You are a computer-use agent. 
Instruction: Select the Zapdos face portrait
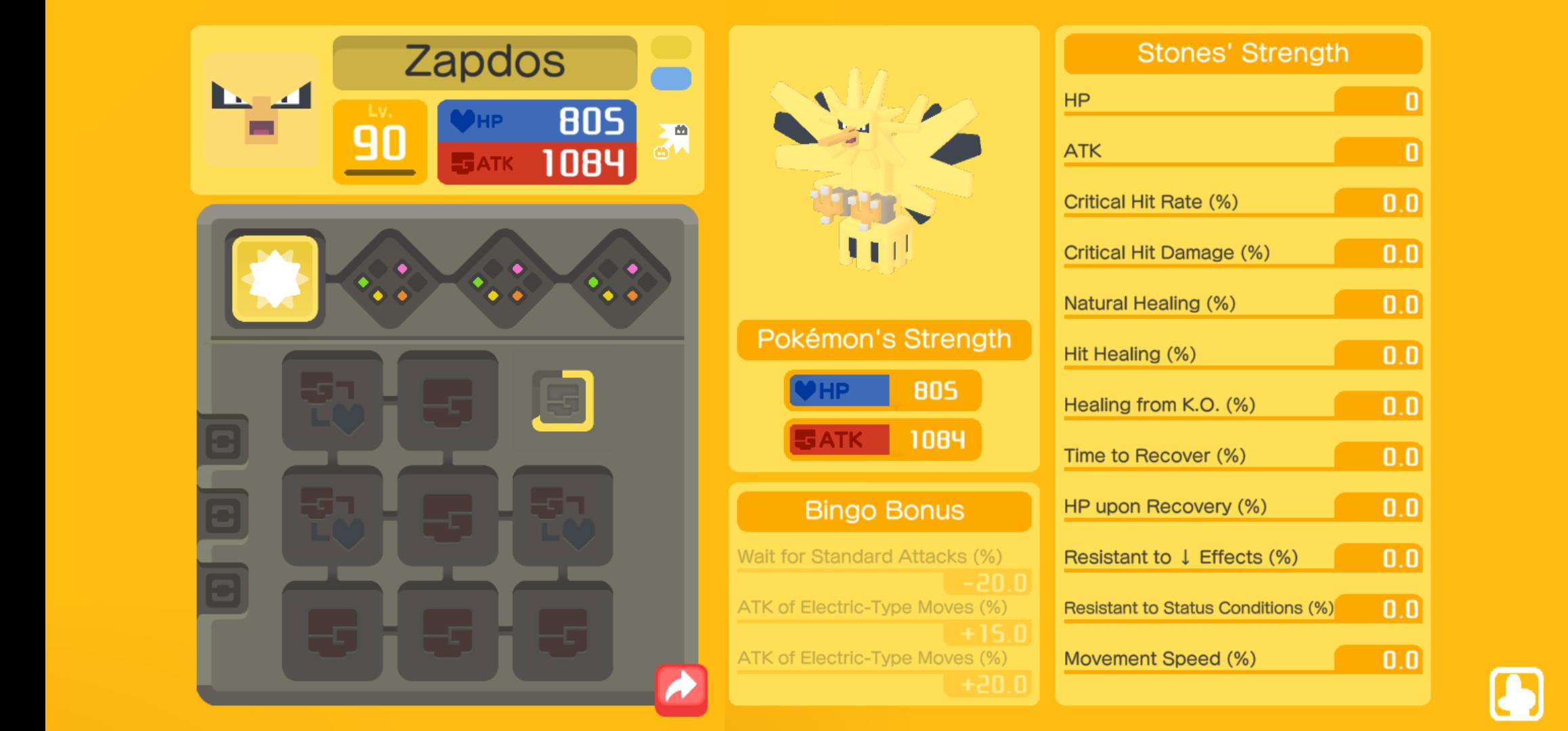point(261,110)
